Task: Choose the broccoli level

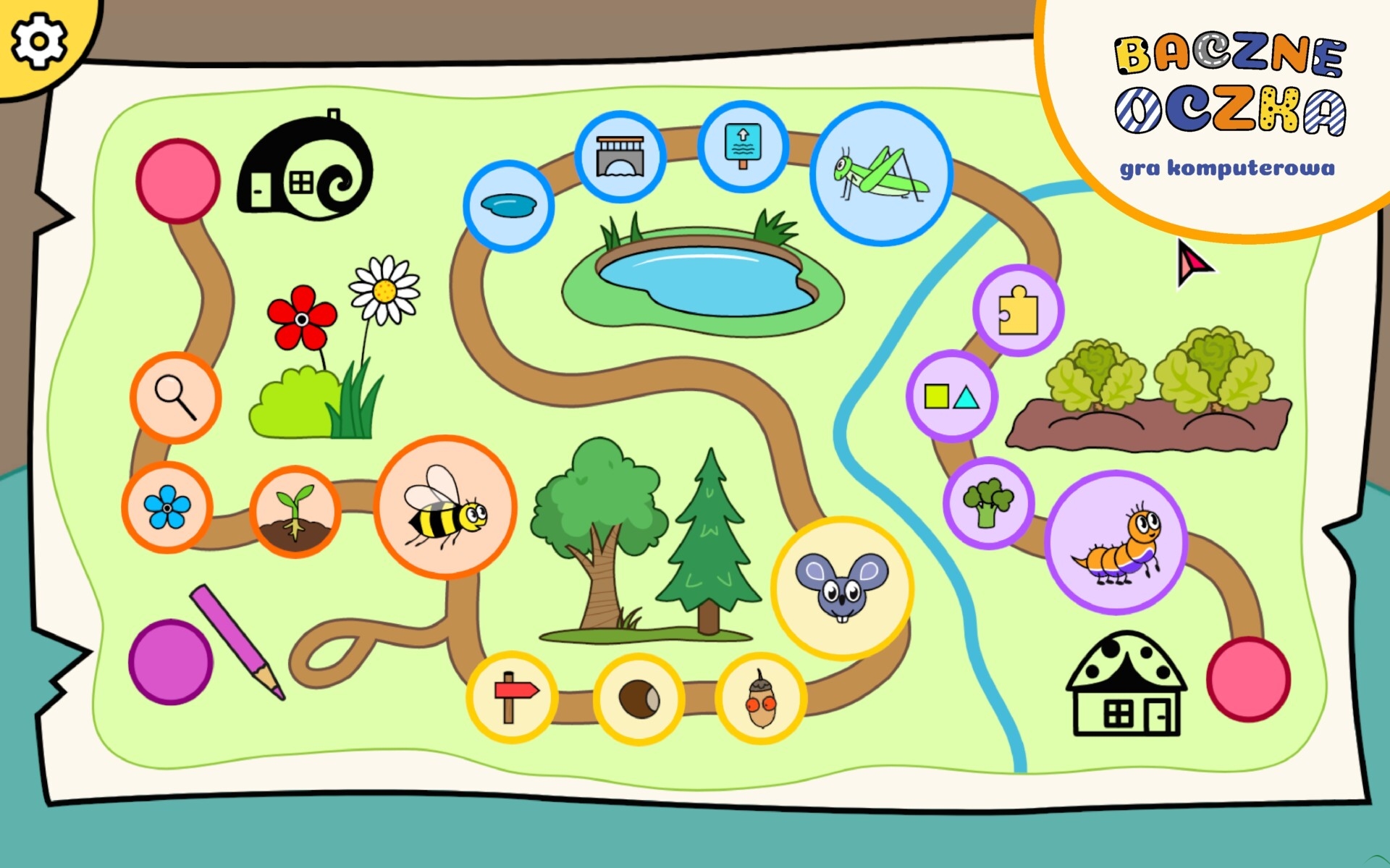Action: [988, 502]
